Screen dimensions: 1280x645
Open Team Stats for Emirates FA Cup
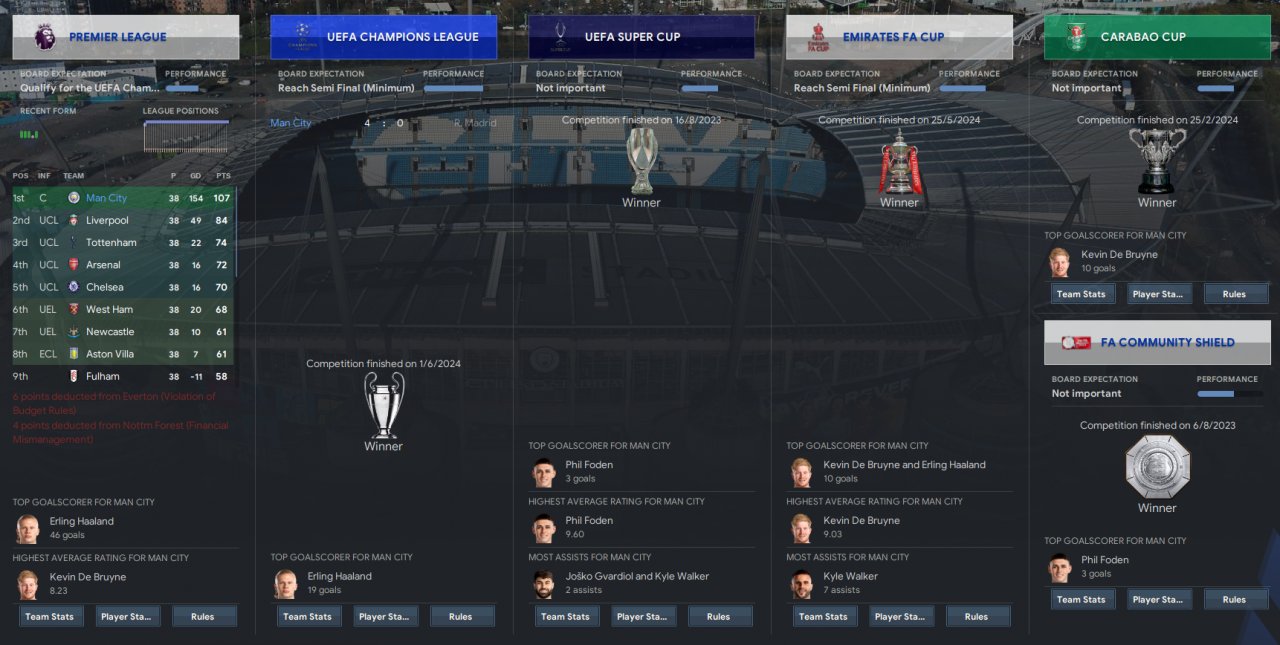tap(824, 617)
